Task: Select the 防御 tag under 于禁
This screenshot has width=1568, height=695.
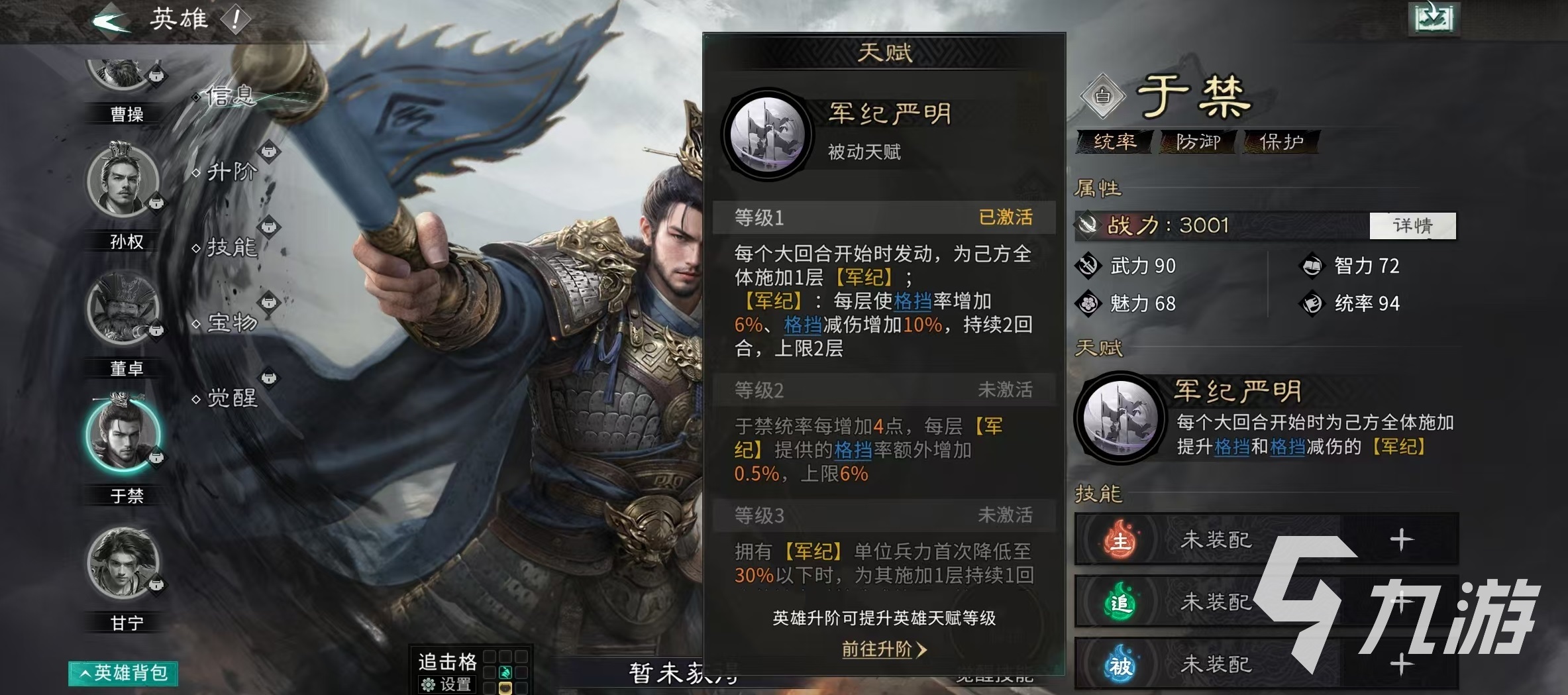Action: point(1199,142)
